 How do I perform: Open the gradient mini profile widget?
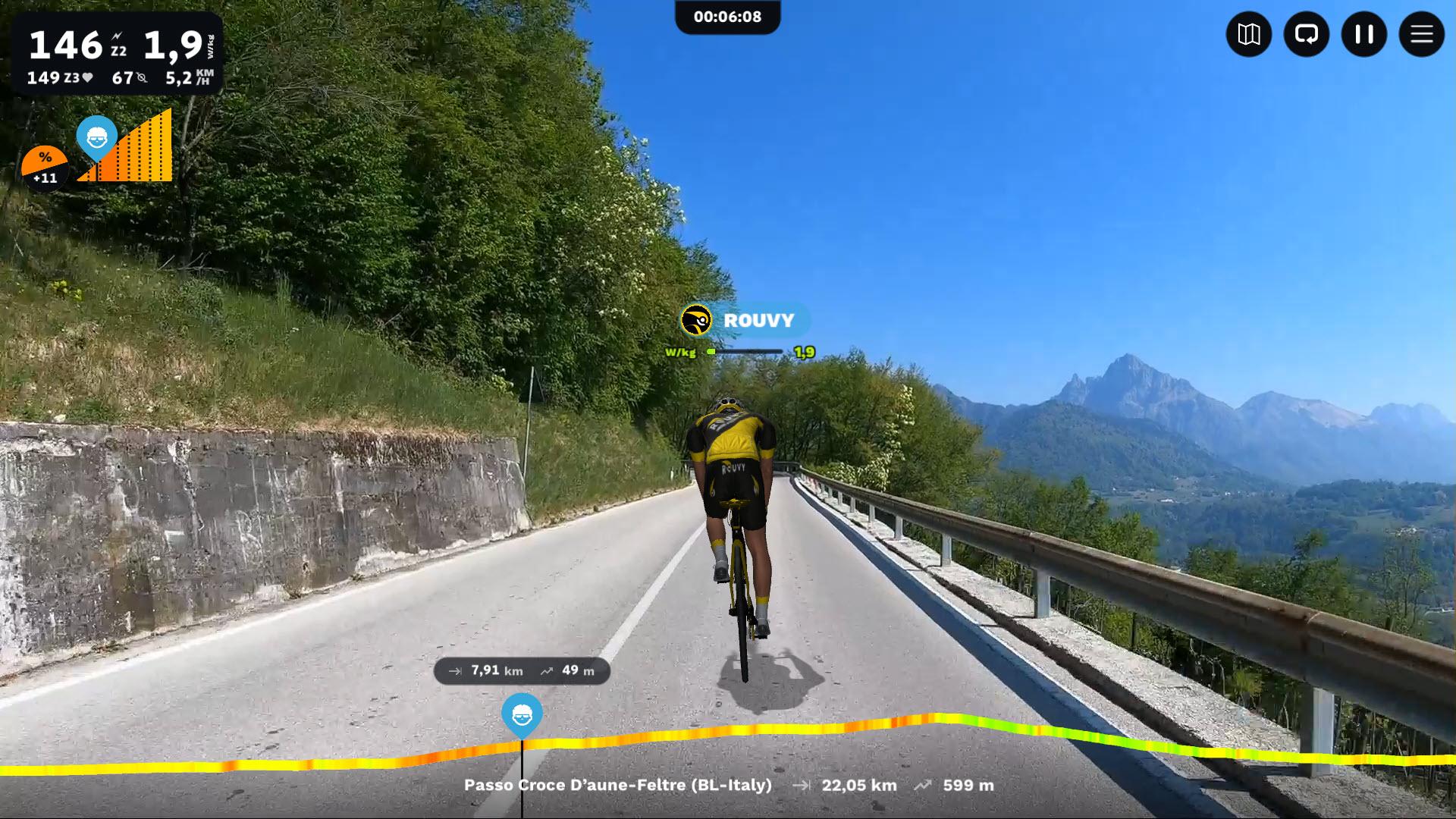click(125, 149)
